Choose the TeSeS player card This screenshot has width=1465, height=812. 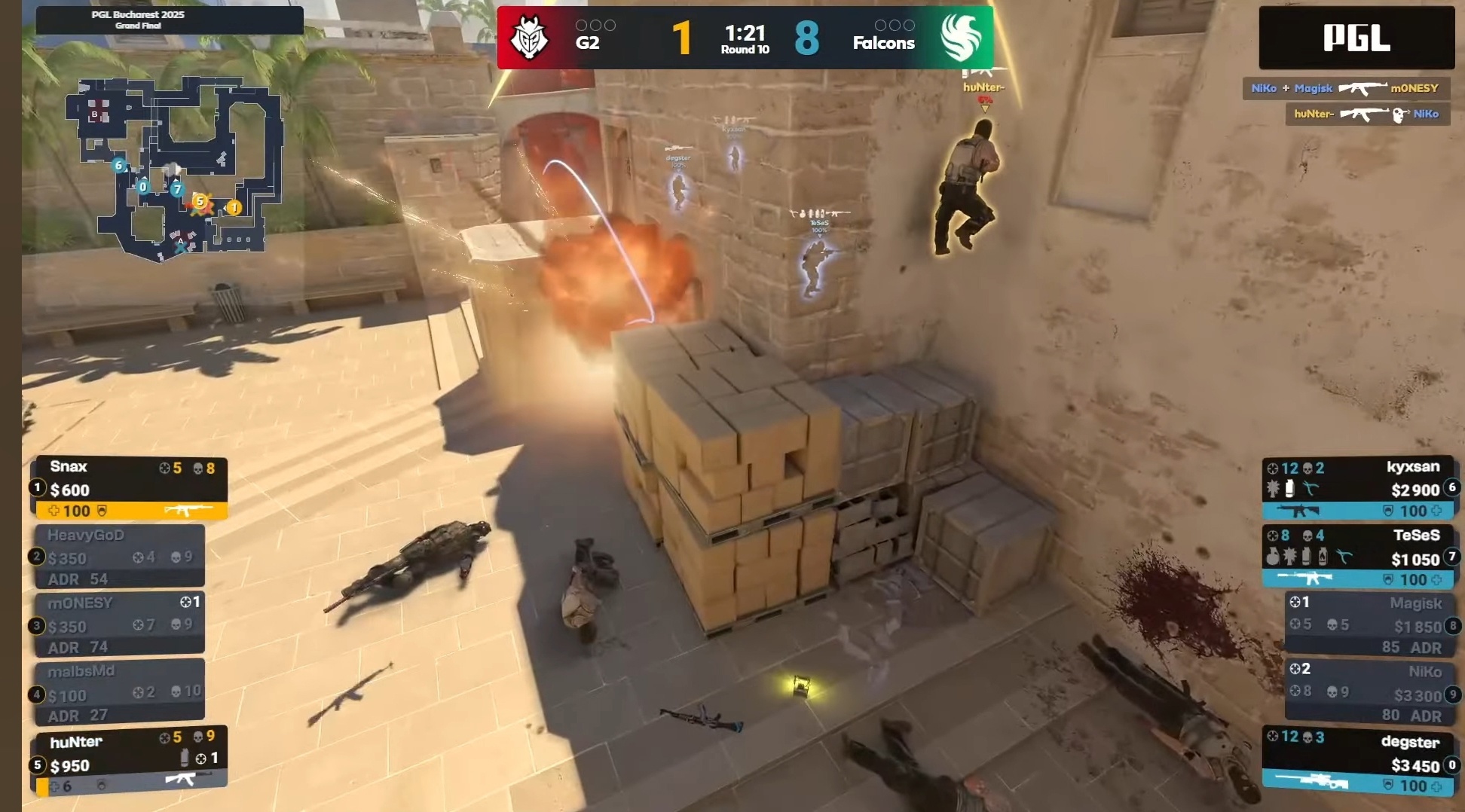pos(1360,557)
